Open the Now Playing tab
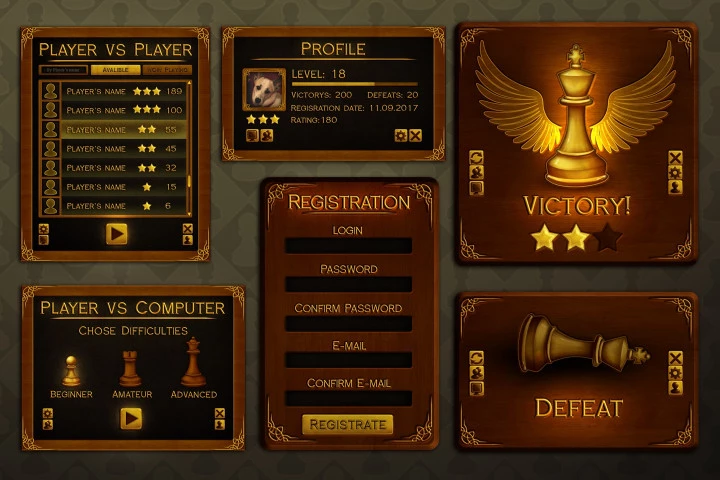 [x=167, y=70]
